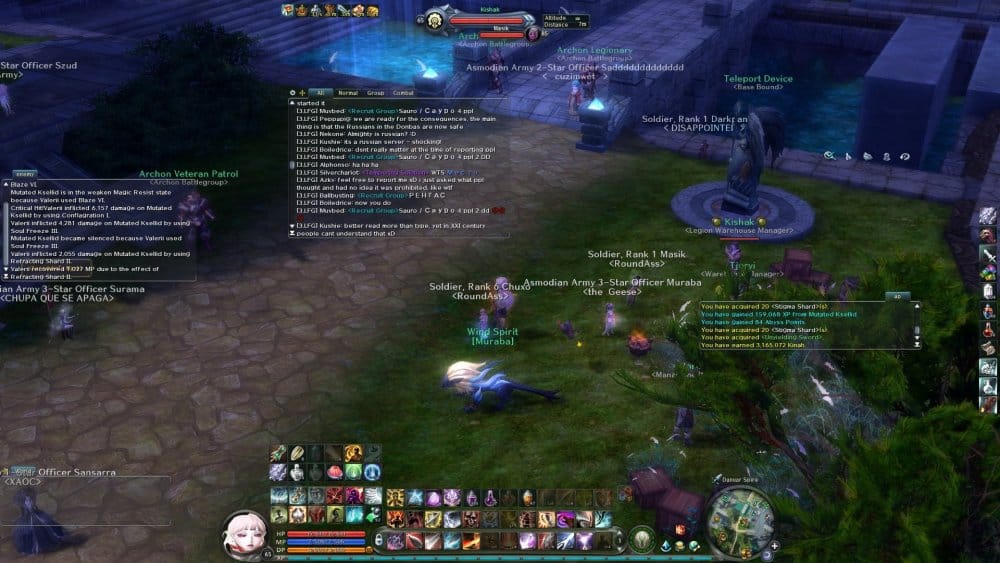This screenshot has height=563, width=1000.
Task: Open the Kinah loot message log tab
Action: pyautogui.click(x=896, y=297)
